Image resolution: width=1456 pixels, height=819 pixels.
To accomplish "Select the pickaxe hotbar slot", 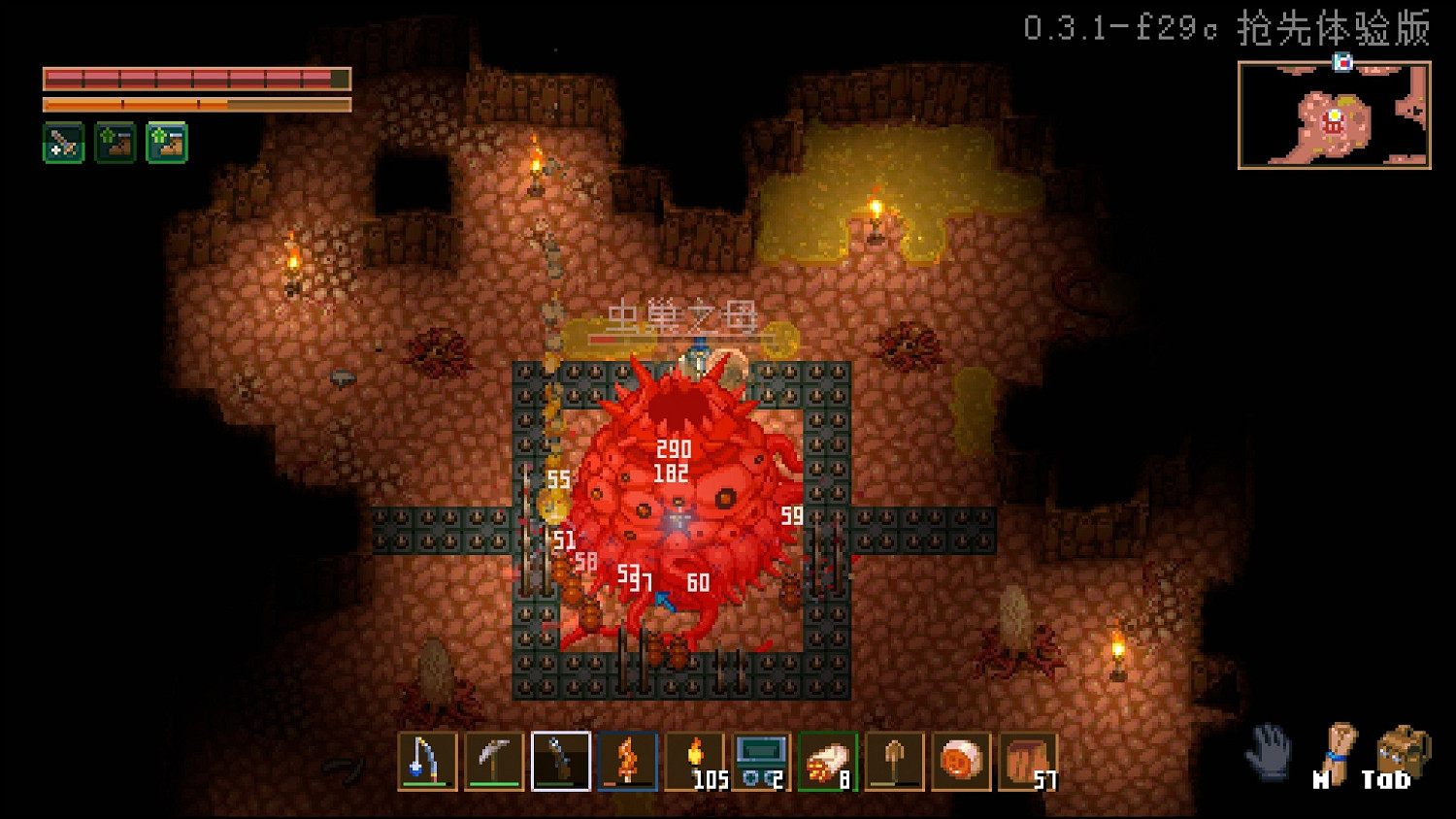I will (494, 761).
